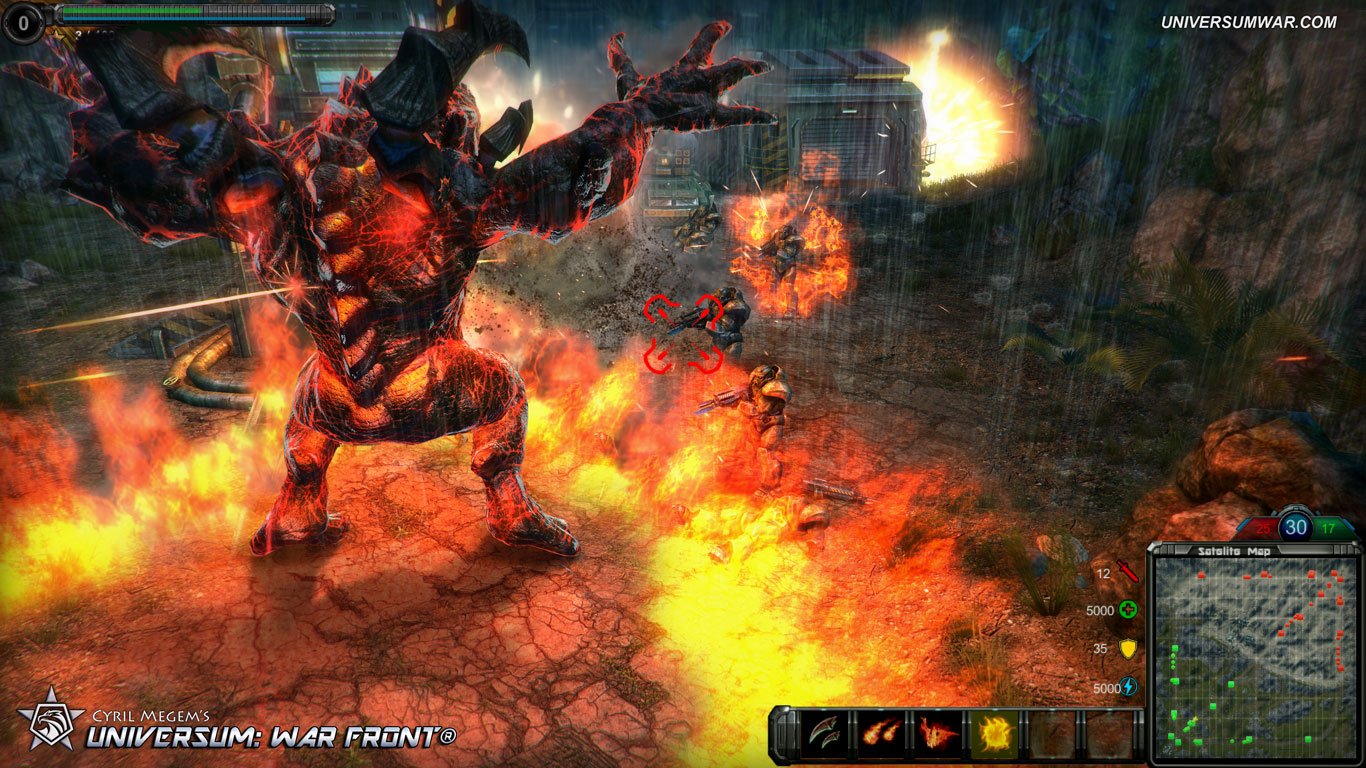1366x768 pixels.
Task: Activate the flame bird ability
Action: pyautogui.click(x=938, y=733)
